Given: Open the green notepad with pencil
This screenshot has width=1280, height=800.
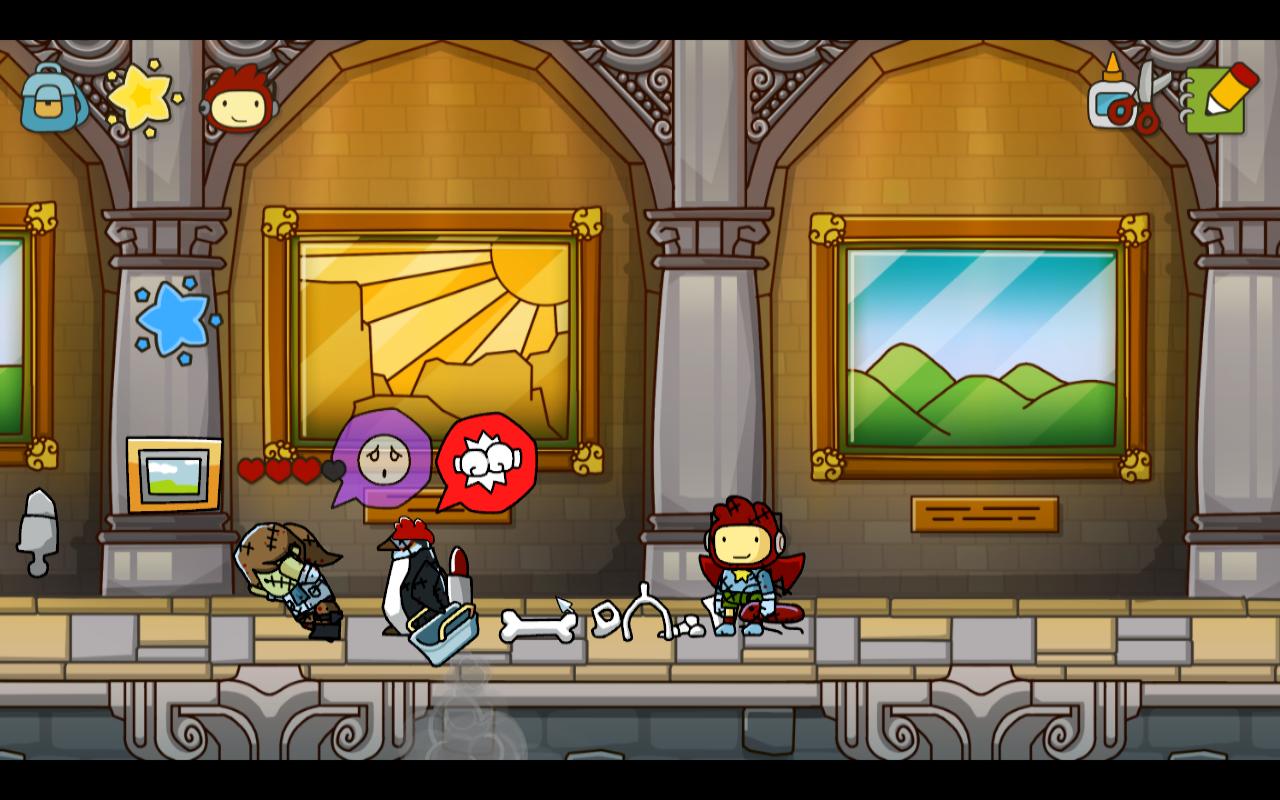Looking at the screenshot, I should tap(1218, 98).
